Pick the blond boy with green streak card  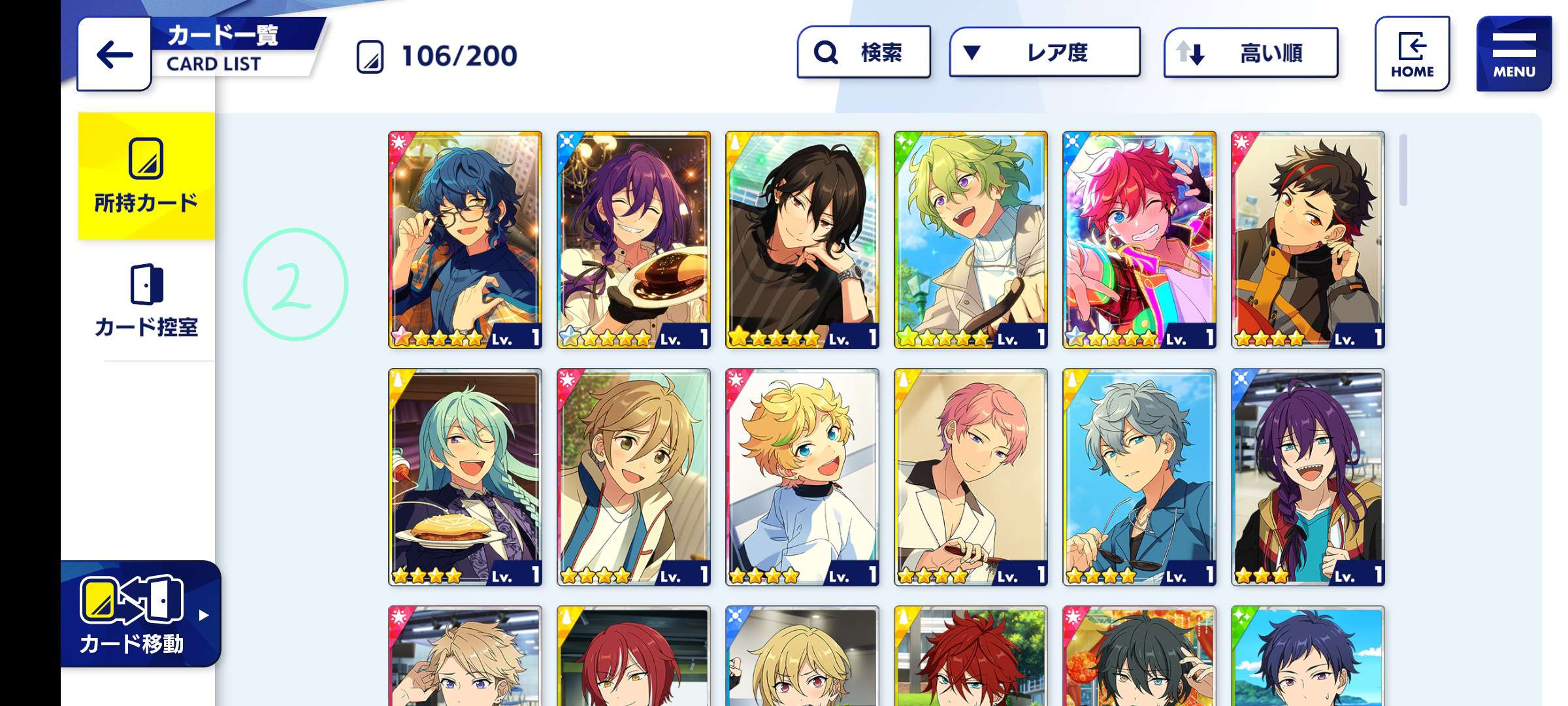[x=802, y=477]
